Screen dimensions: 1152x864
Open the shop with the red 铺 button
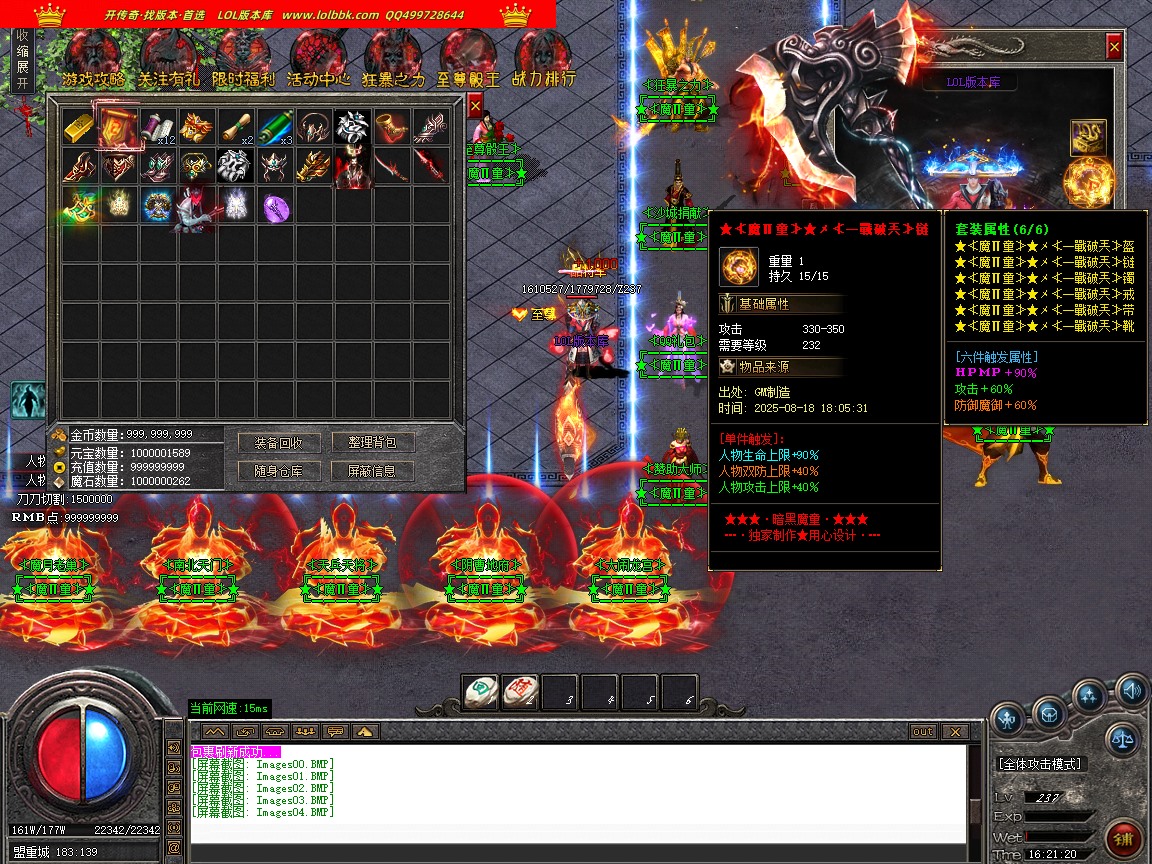[1123, 837]
